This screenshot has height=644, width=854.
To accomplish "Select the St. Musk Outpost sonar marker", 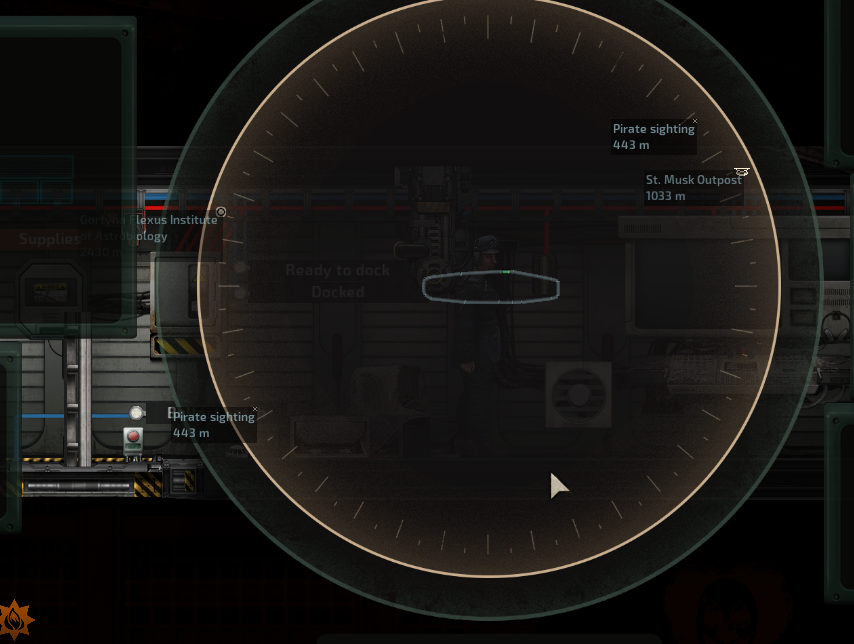I will (693, 187).
